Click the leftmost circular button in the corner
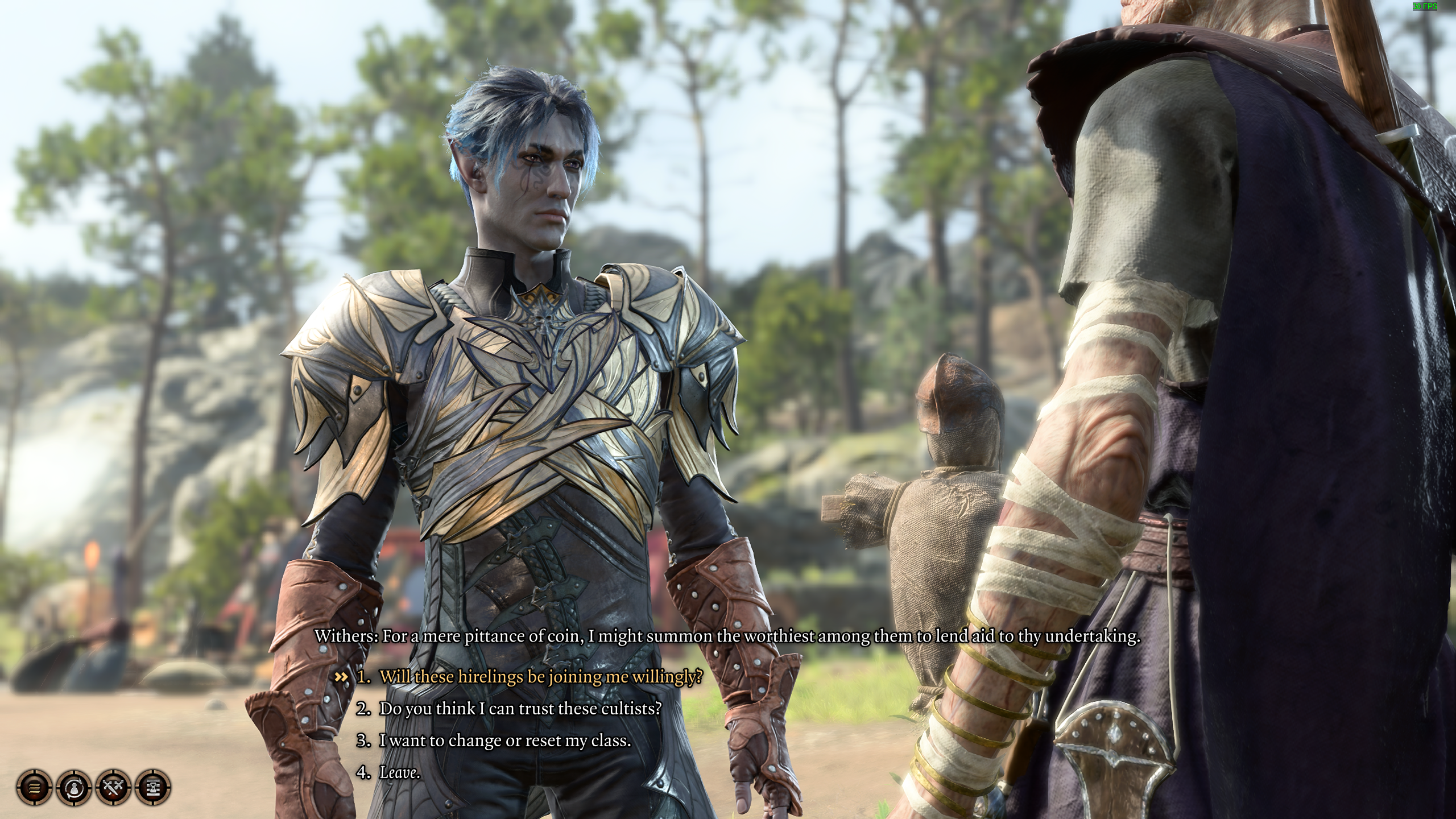 click(x=35, y=788)
